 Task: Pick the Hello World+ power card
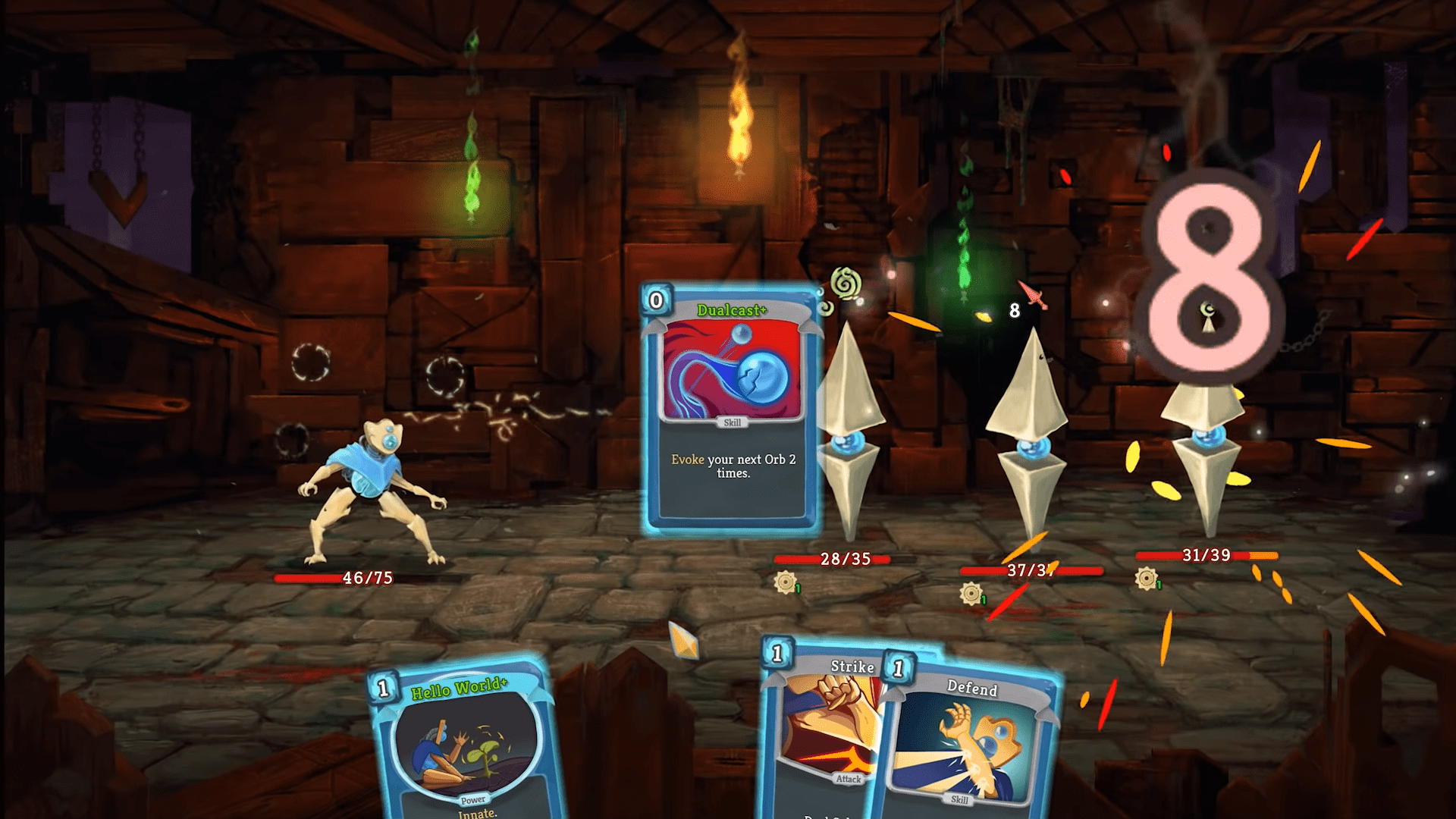pyautogui.click(x=466, y=743)
